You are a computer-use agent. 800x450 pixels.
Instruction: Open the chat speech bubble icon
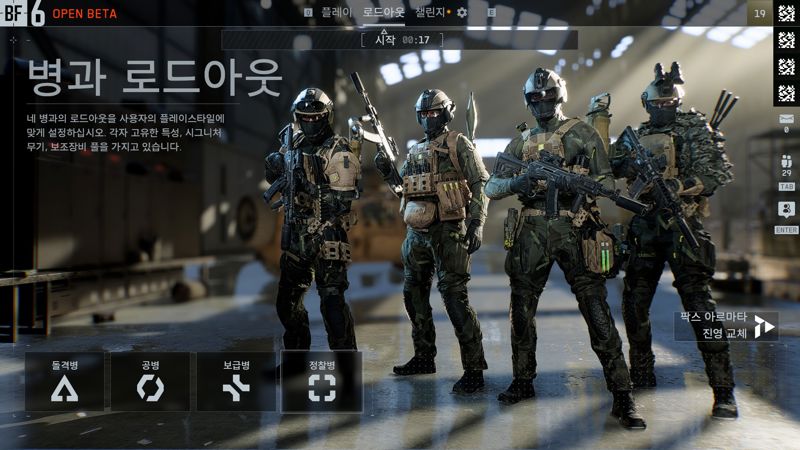click(785, 209)
